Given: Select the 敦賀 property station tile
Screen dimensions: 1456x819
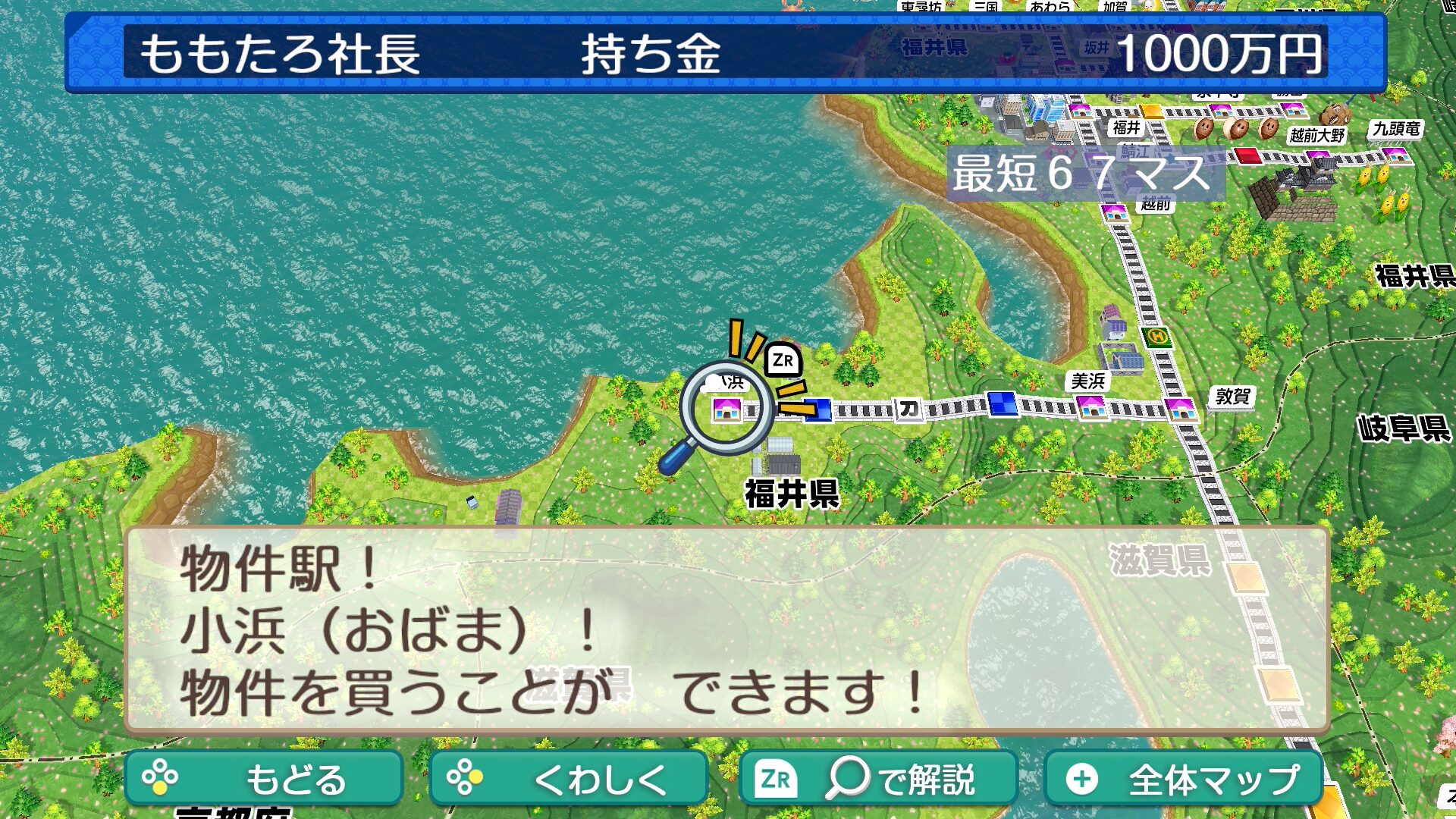Looking at the screenshot, I should coord(1181,408).
